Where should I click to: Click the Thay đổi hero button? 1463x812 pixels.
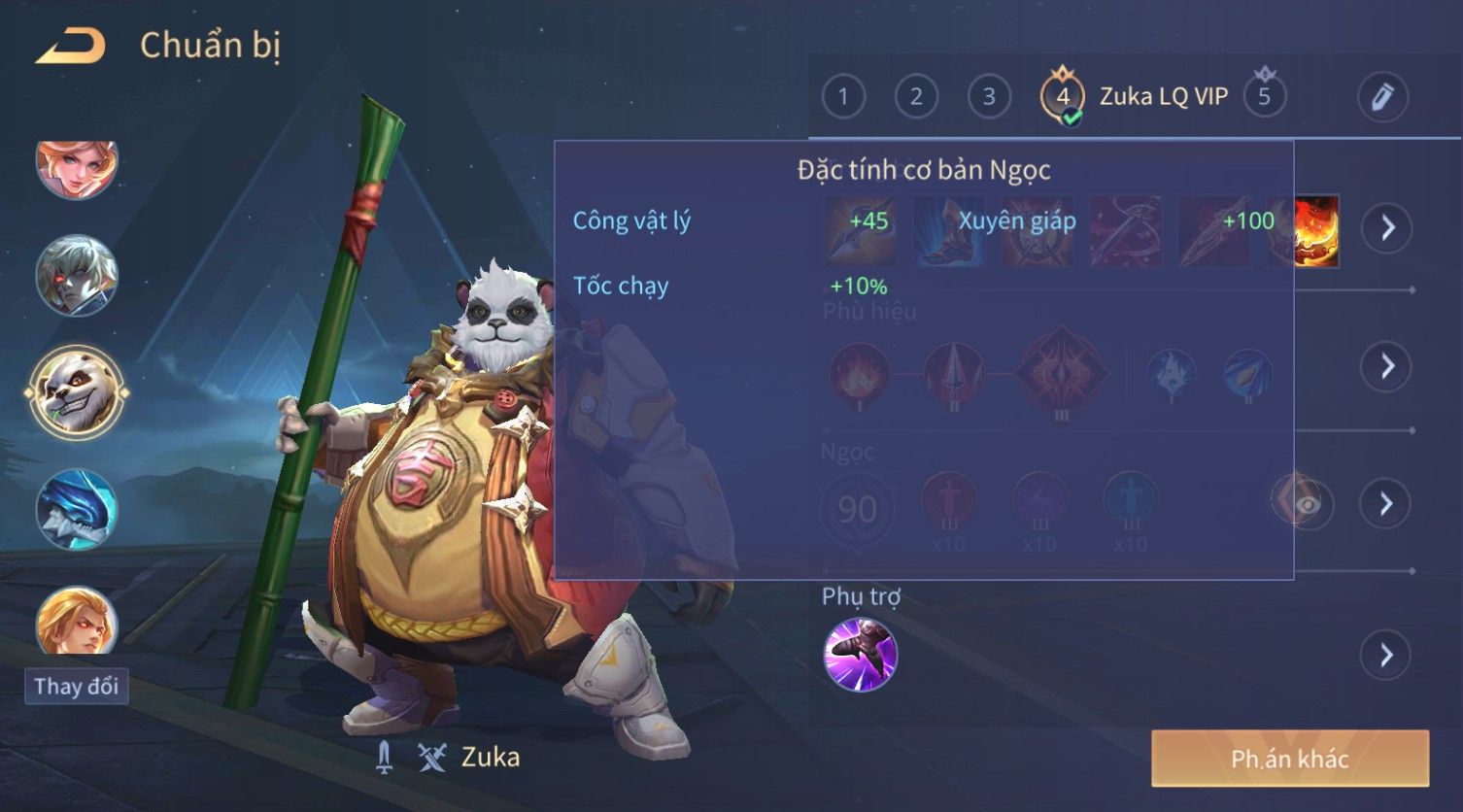pos(76,687)
